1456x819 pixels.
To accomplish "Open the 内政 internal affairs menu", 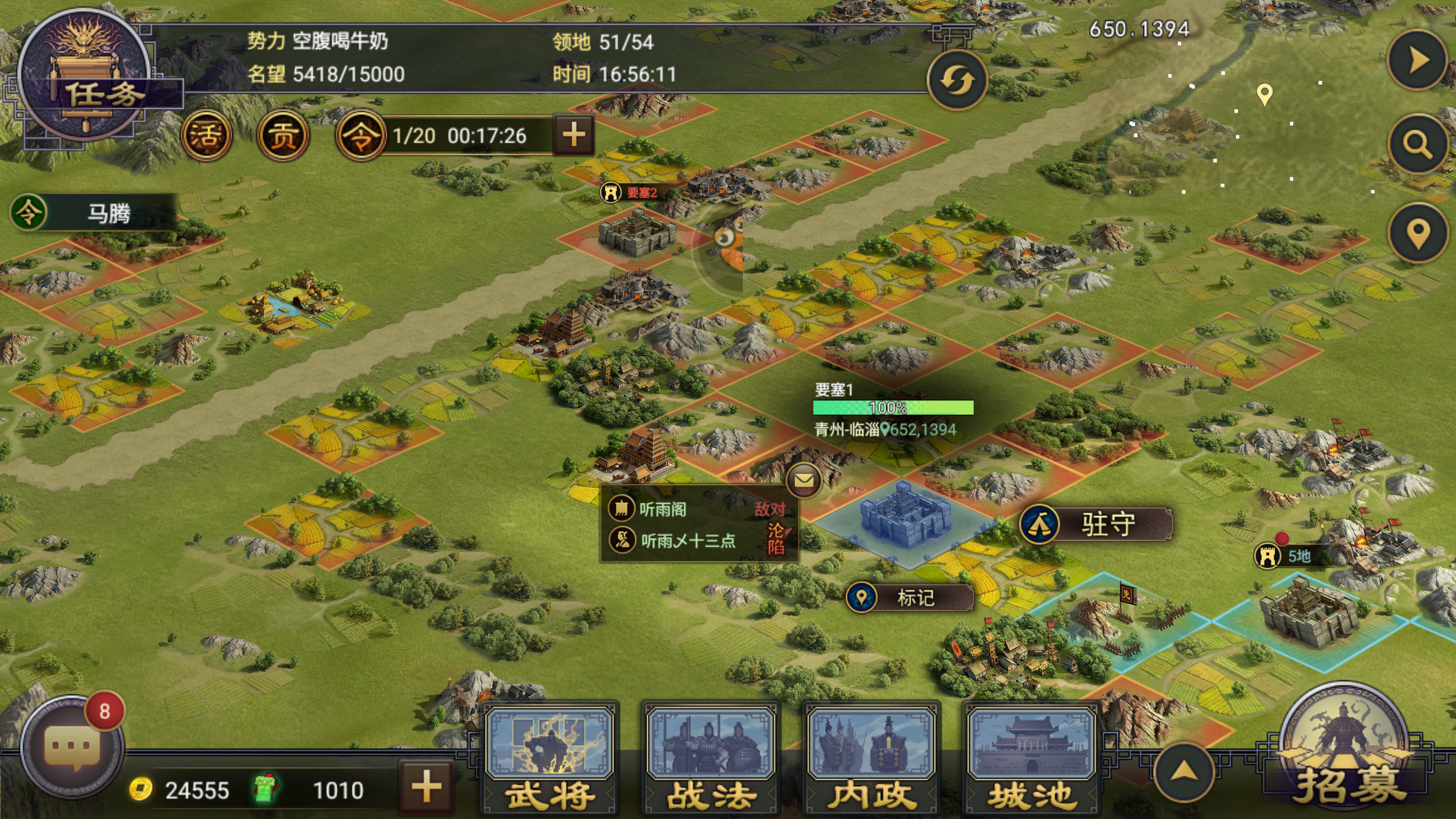I will pos(871,759).
